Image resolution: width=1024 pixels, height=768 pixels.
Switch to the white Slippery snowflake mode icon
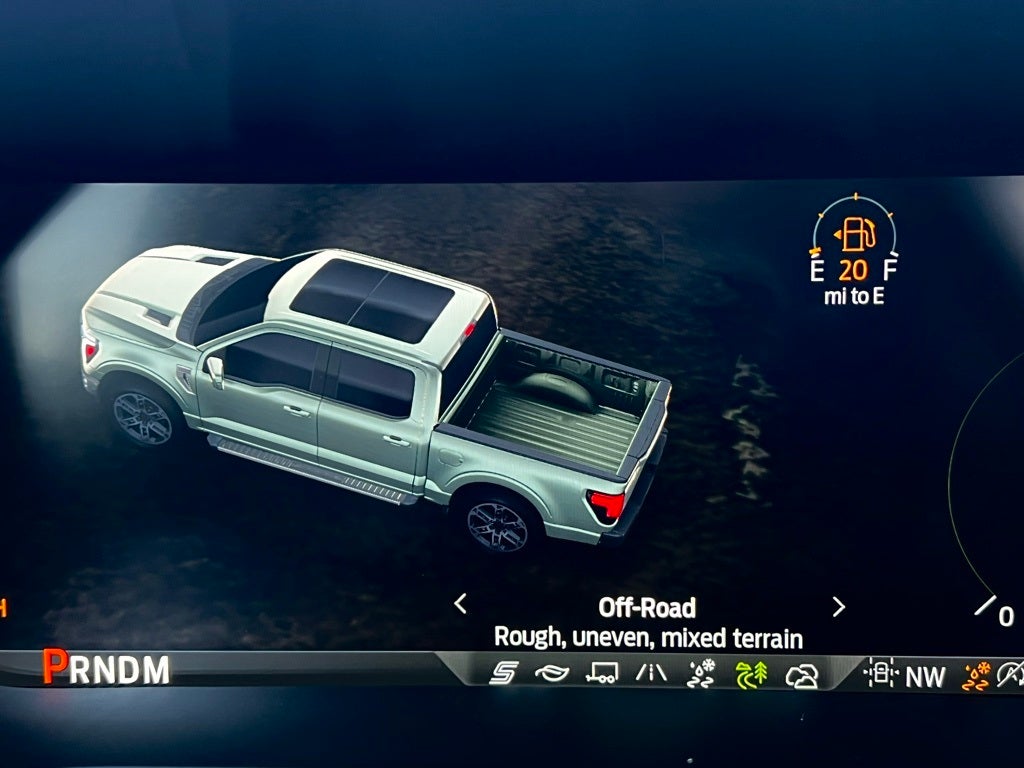pos(701,674)
